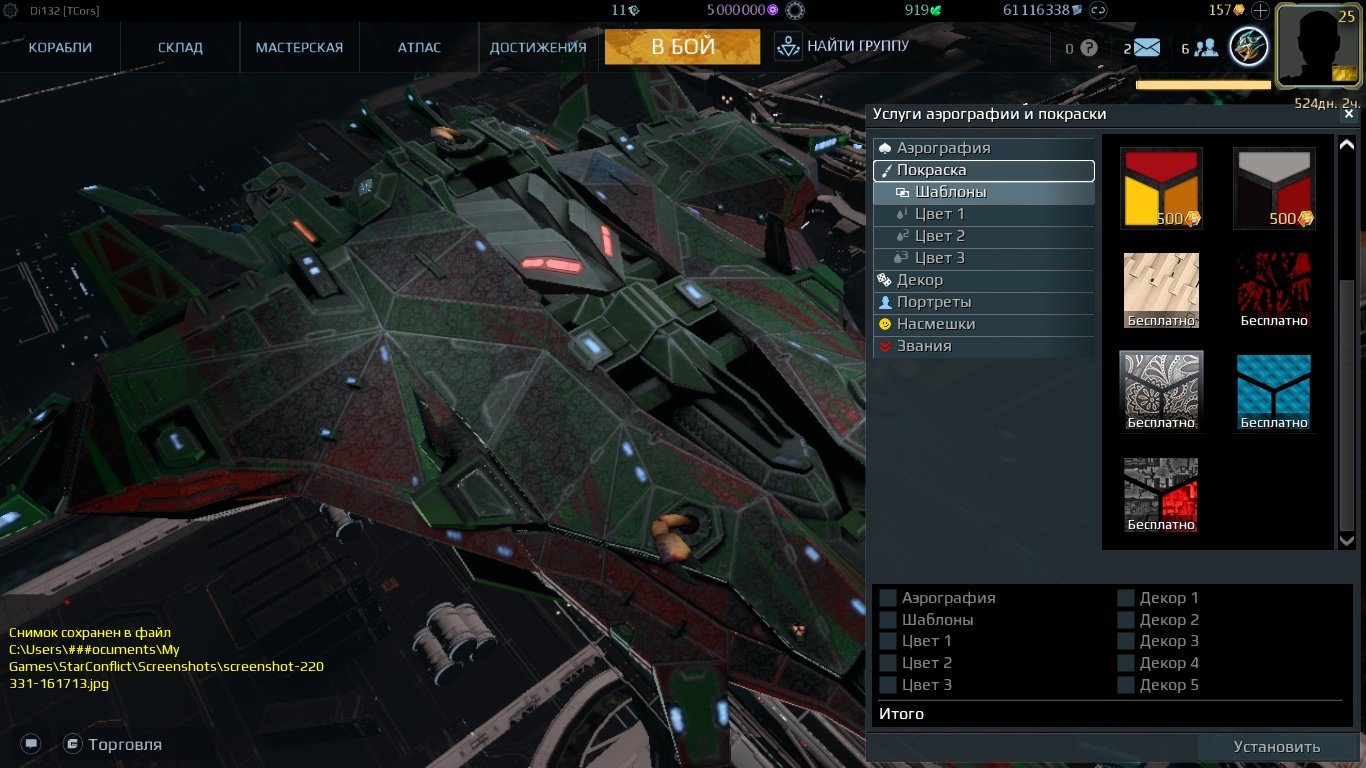
Task: Pick the red and yellow paint template
Action: (1161, 188)
